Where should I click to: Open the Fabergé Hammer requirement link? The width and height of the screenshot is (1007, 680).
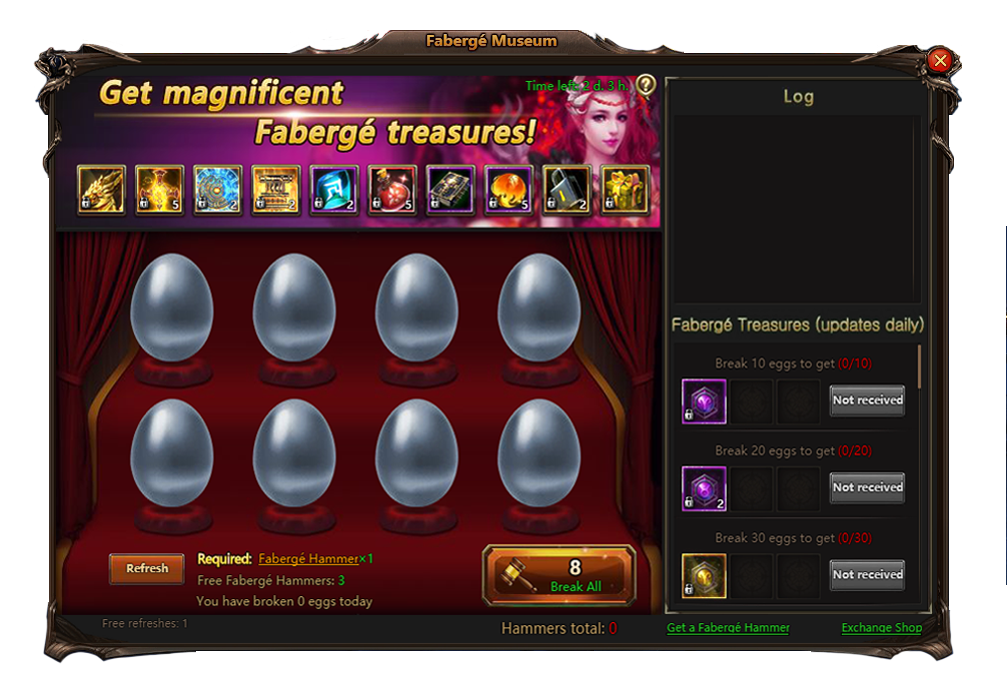coord(308,559)
